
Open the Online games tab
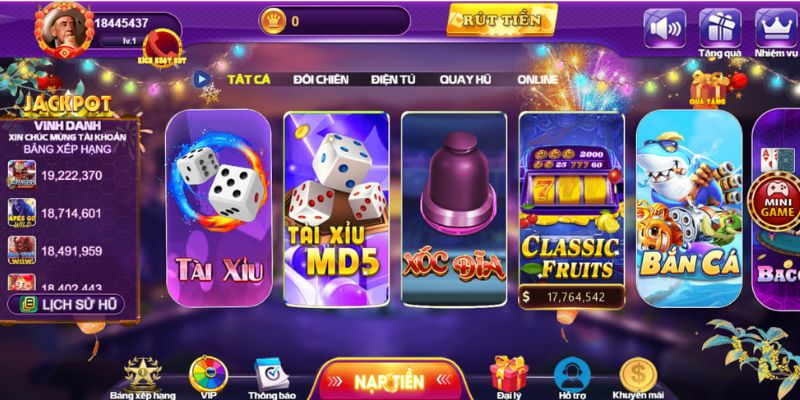click(537, 78)
